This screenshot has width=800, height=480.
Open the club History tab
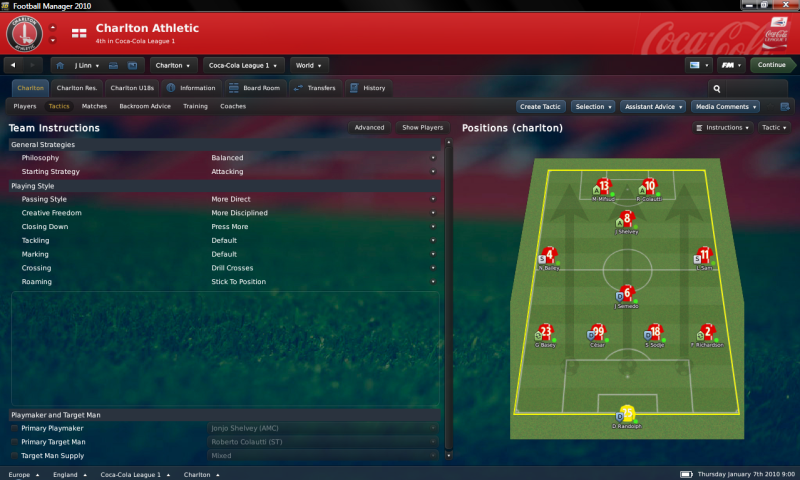(368, 88)
